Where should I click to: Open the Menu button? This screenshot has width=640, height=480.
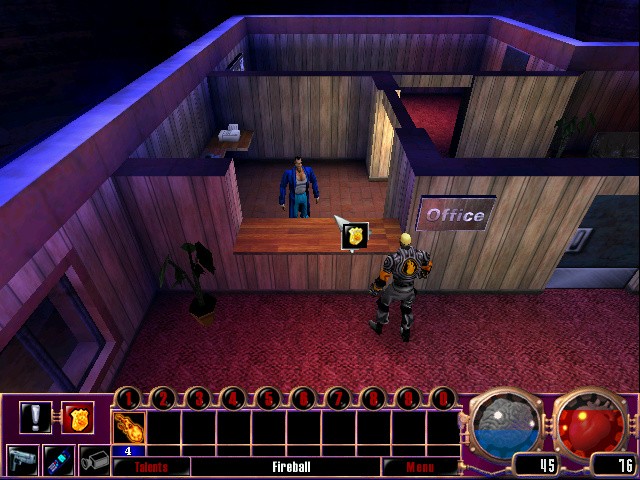coord(418,466)
